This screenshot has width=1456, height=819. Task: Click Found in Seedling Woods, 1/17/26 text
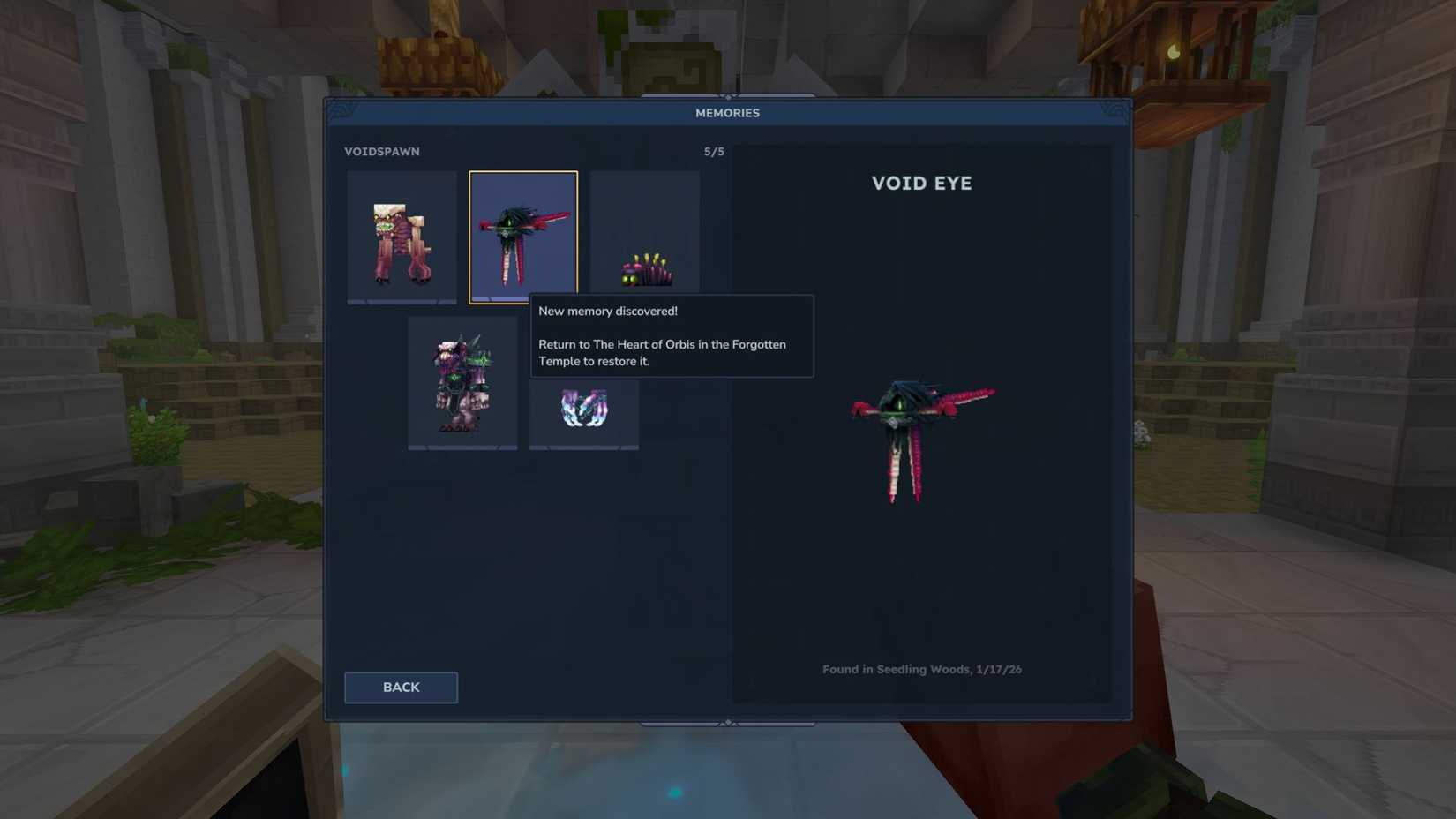pyautogui.click(x=921, y=669)
